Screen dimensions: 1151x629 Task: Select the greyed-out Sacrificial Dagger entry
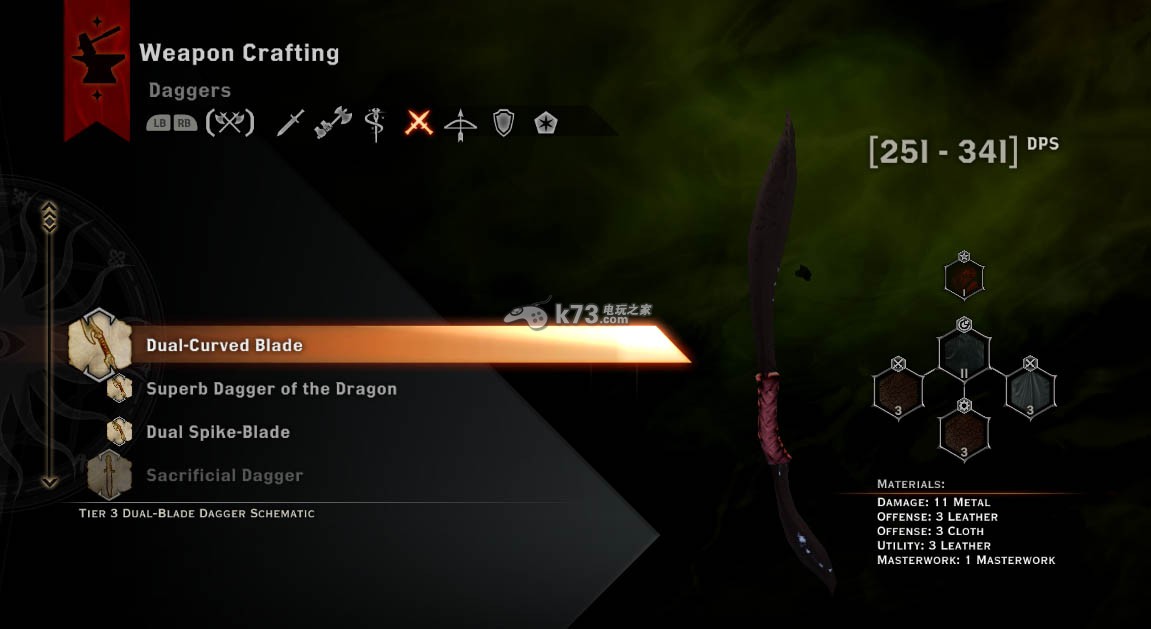[x=224, y=476]
